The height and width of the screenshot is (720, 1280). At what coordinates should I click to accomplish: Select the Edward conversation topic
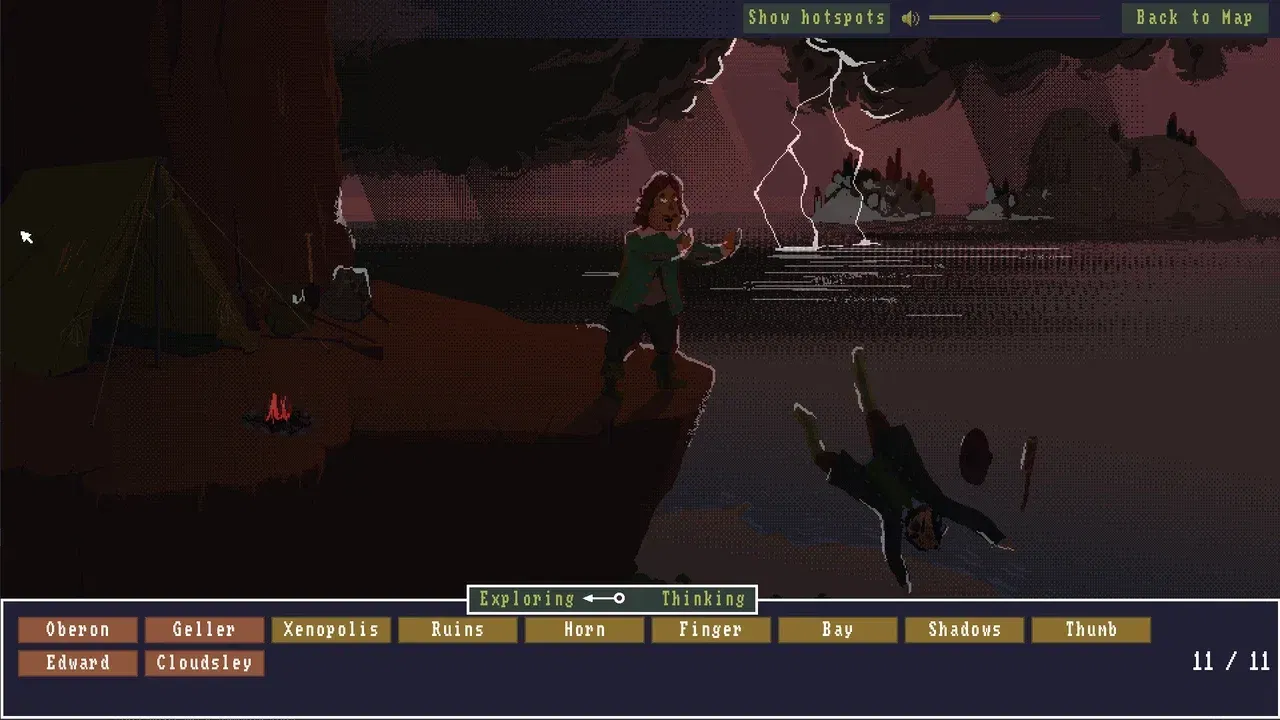77,663
